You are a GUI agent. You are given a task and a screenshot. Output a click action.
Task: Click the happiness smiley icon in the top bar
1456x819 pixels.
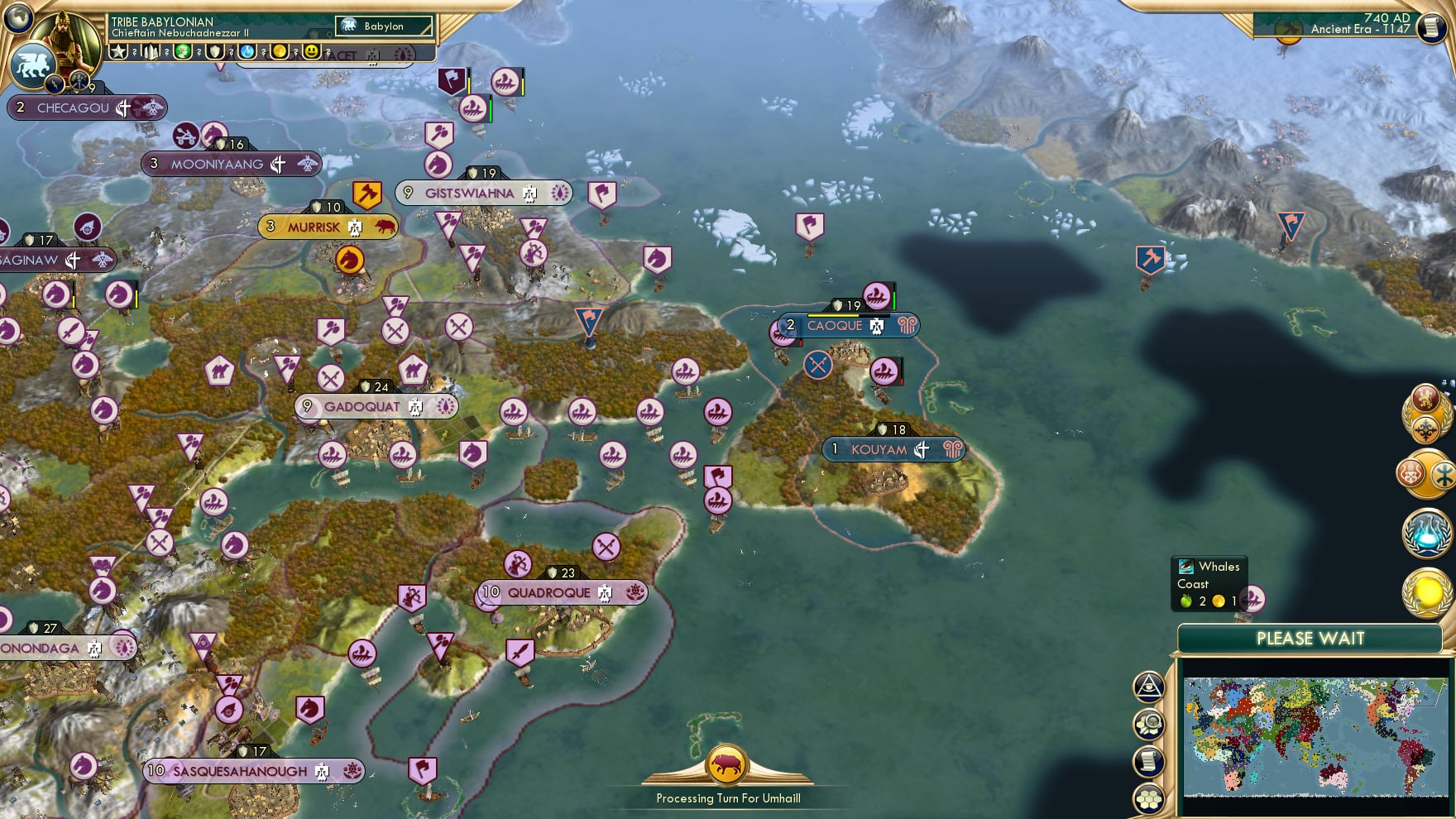point(311,52)
